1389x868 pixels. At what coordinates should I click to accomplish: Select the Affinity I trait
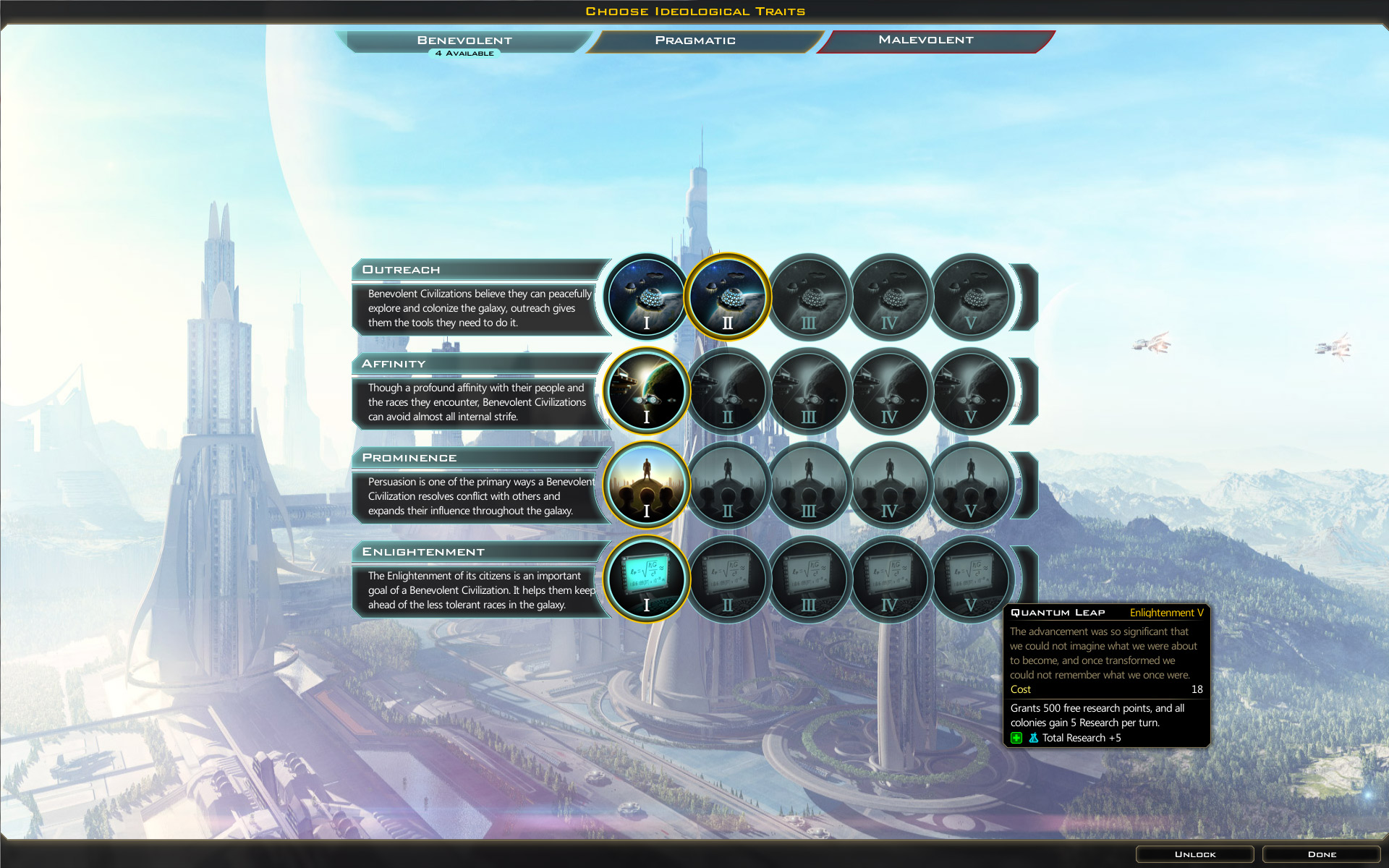[647, 391]
